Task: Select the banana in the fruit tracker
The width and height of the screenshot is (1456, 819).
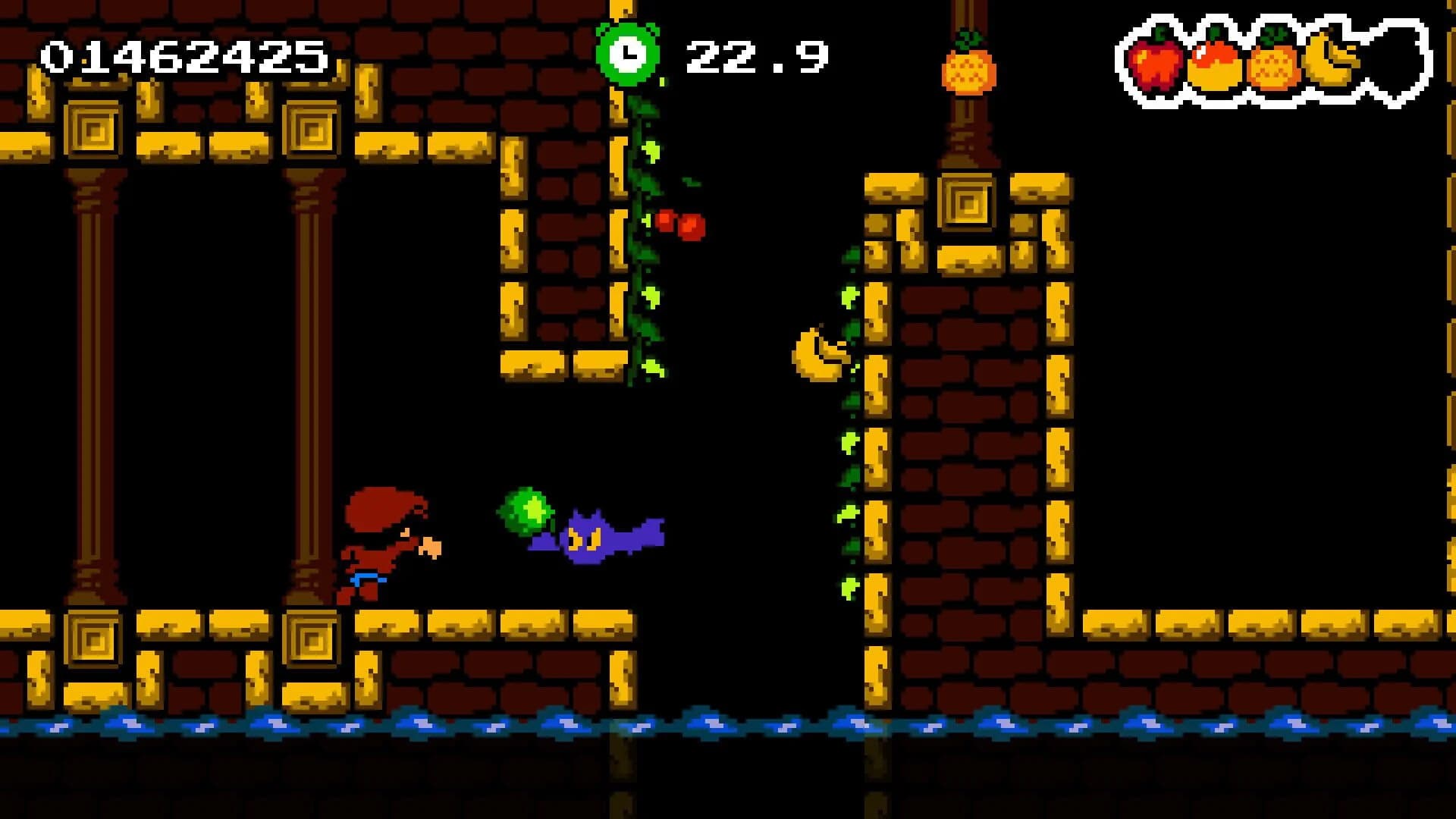Action: coord(1332,58)
